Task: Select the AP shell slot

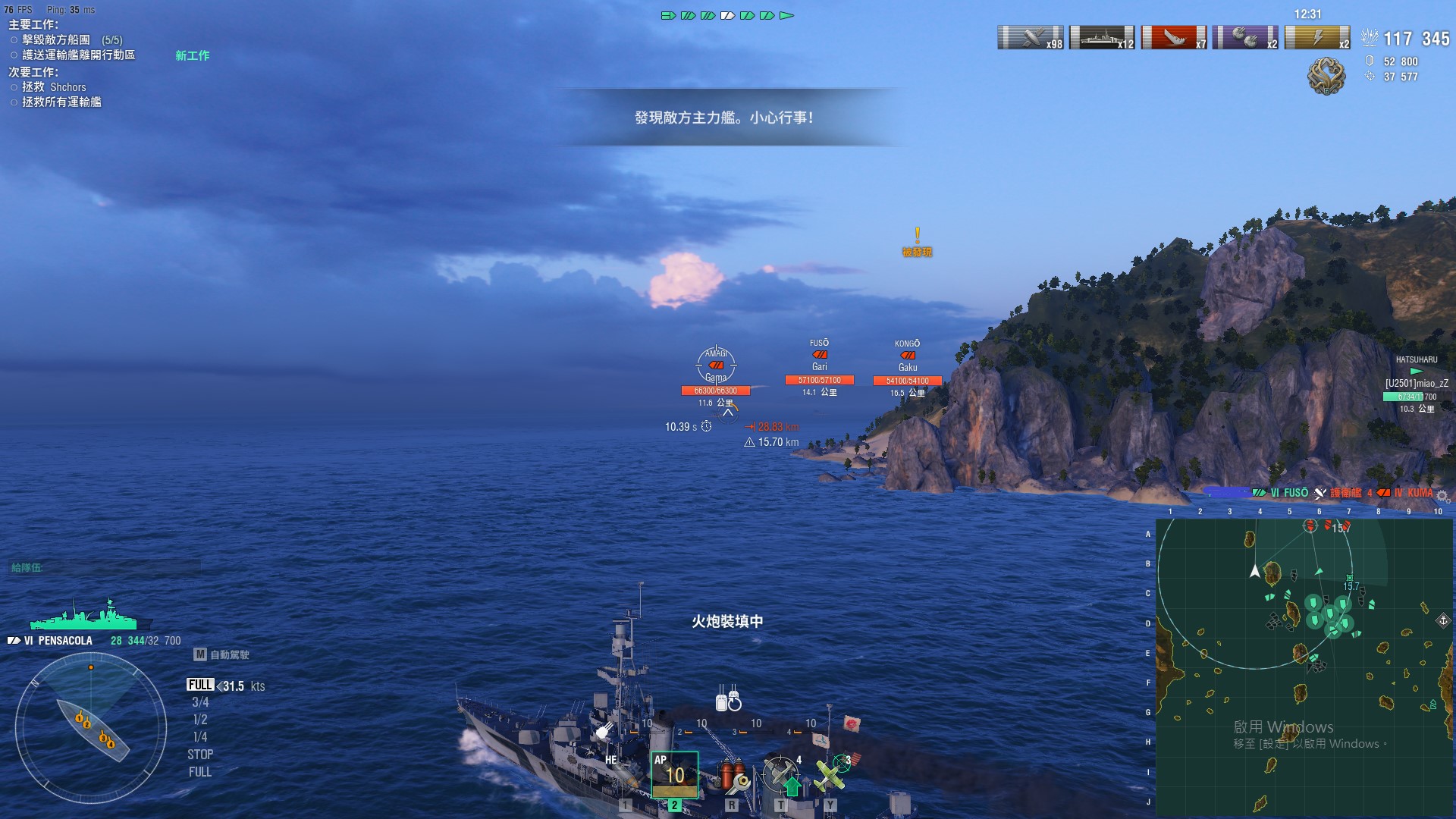Action: (674, 773)
